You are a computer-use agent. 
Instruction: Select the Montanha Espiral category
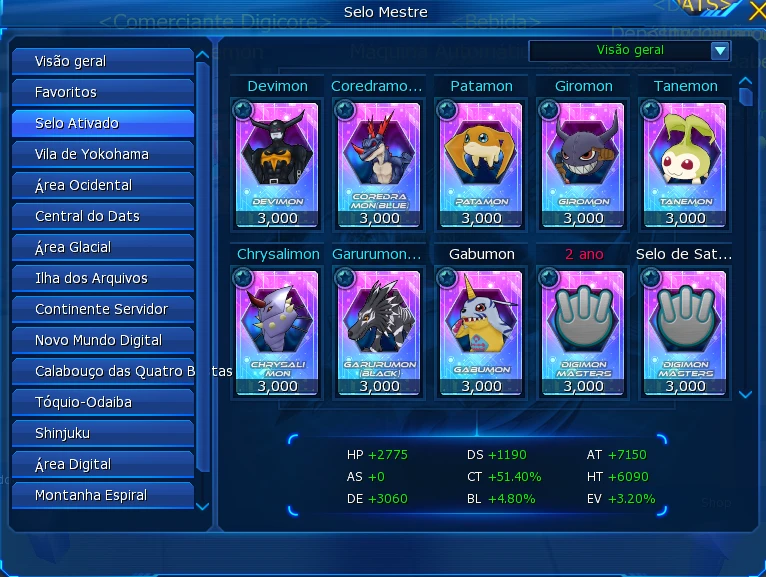pyautogui.click(x=102, y=495)
